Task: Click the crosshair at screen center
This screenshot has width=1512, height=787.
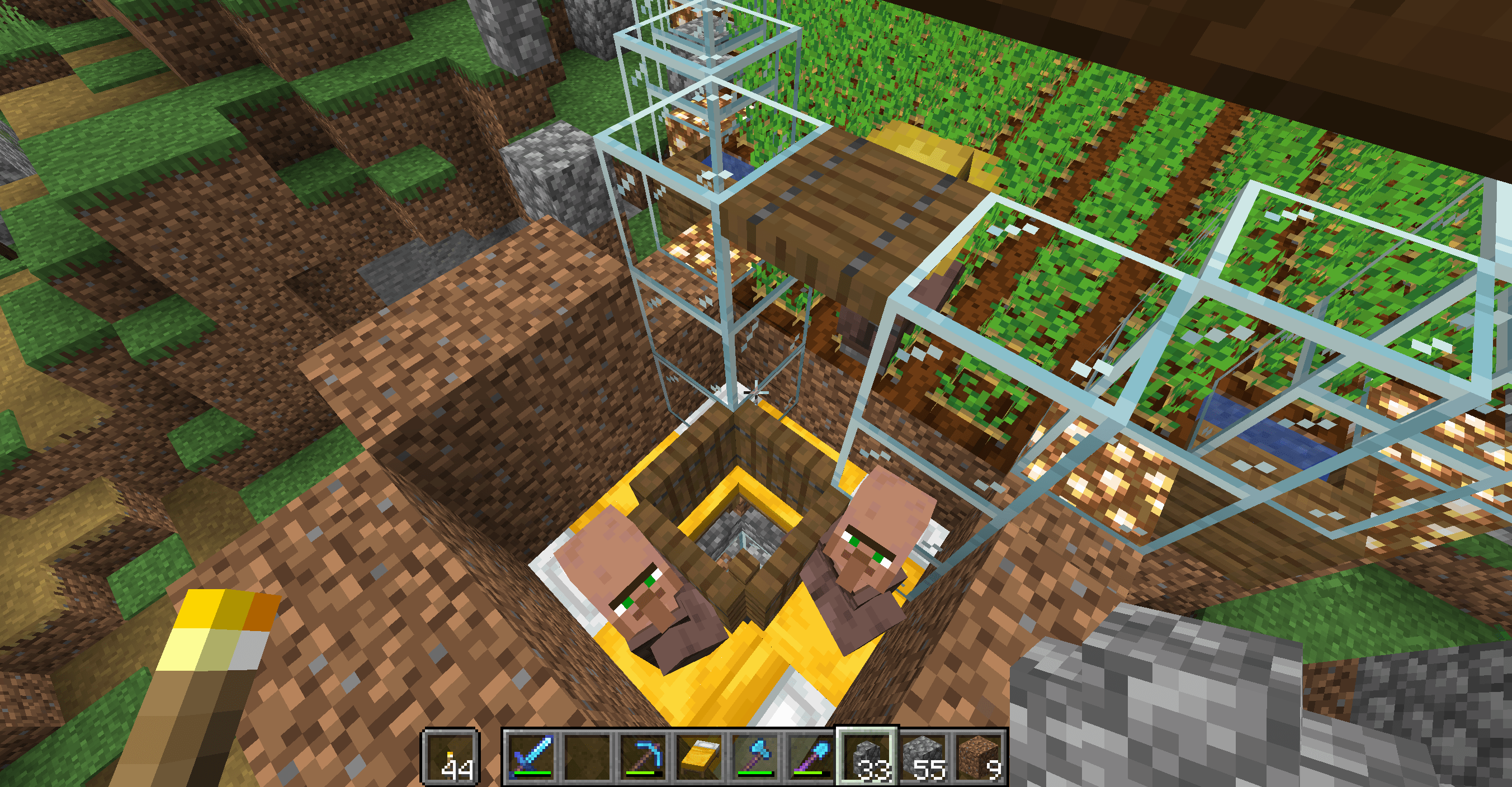Action: [x=756, y=393]
